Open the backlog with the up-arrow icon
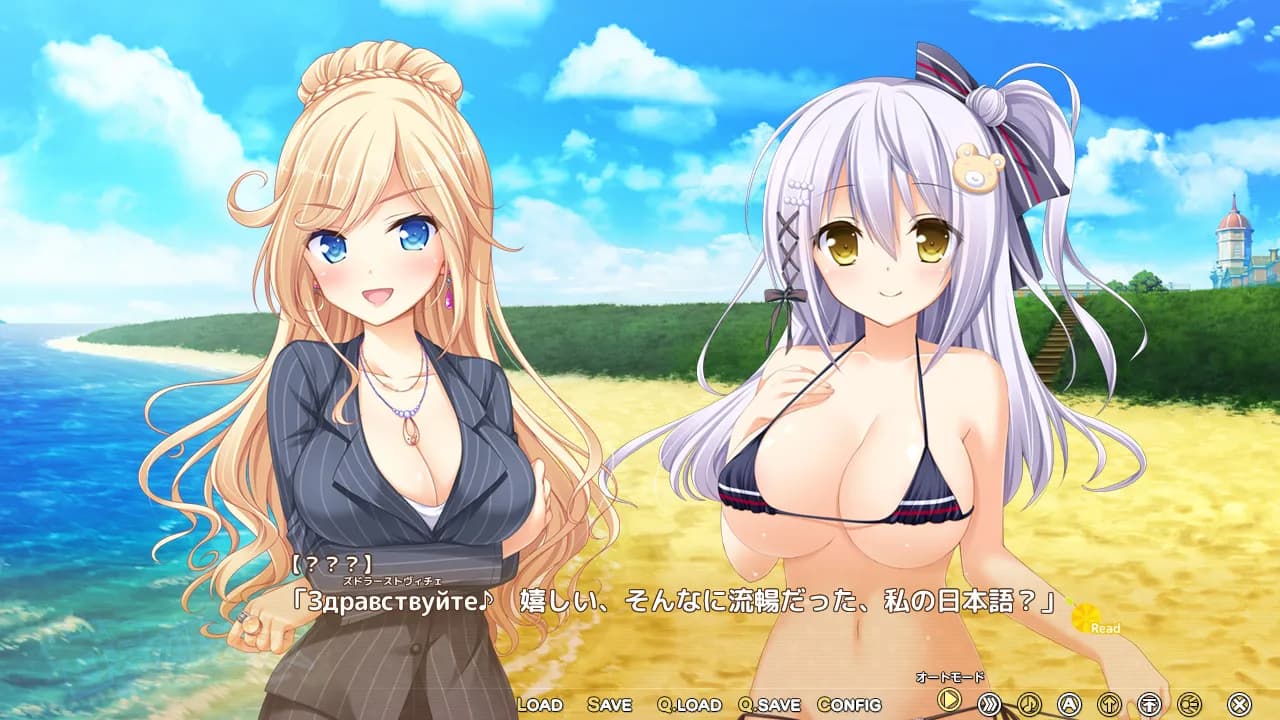The image size is (1280, 720). click(1110, 703)
